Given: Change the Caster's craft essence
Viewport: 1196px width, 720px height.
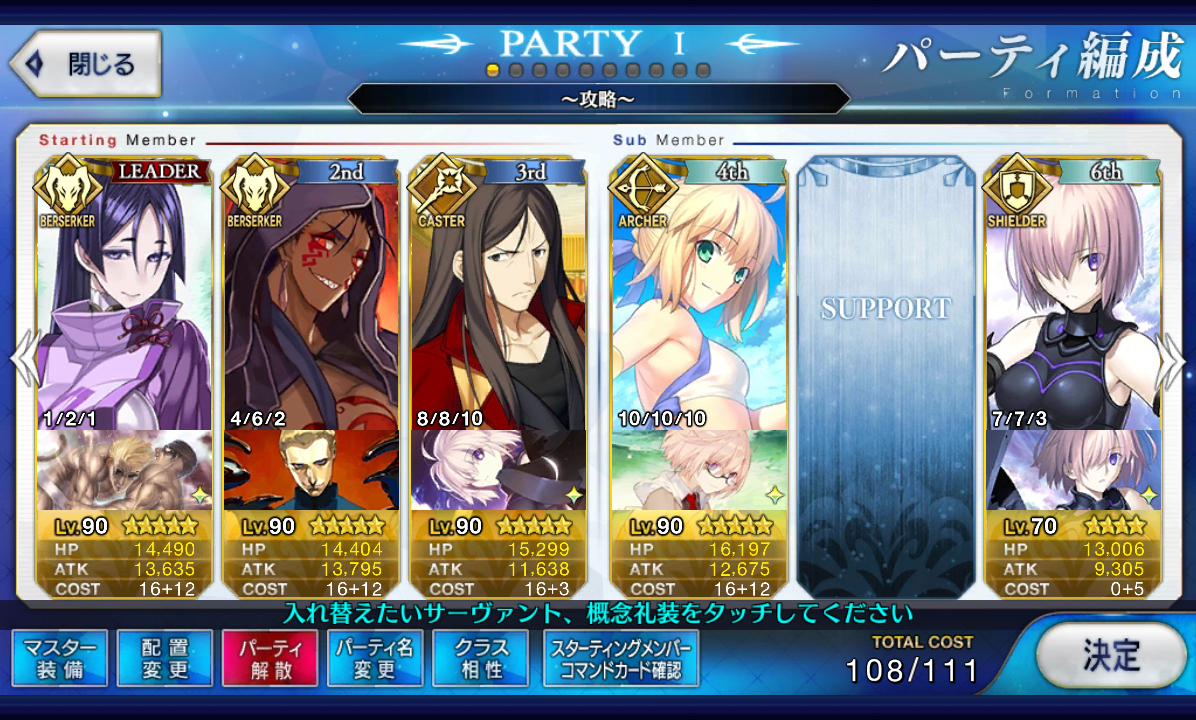Looking at the screenshot, I should pyautogui.click(x=498, y=470).
